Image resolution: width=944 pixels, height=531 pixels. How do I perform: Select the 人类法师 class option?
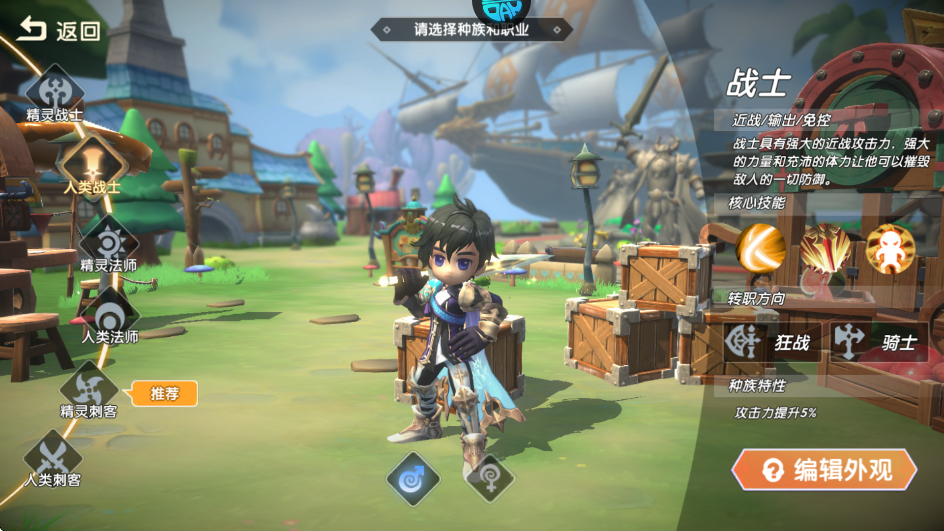109,311
